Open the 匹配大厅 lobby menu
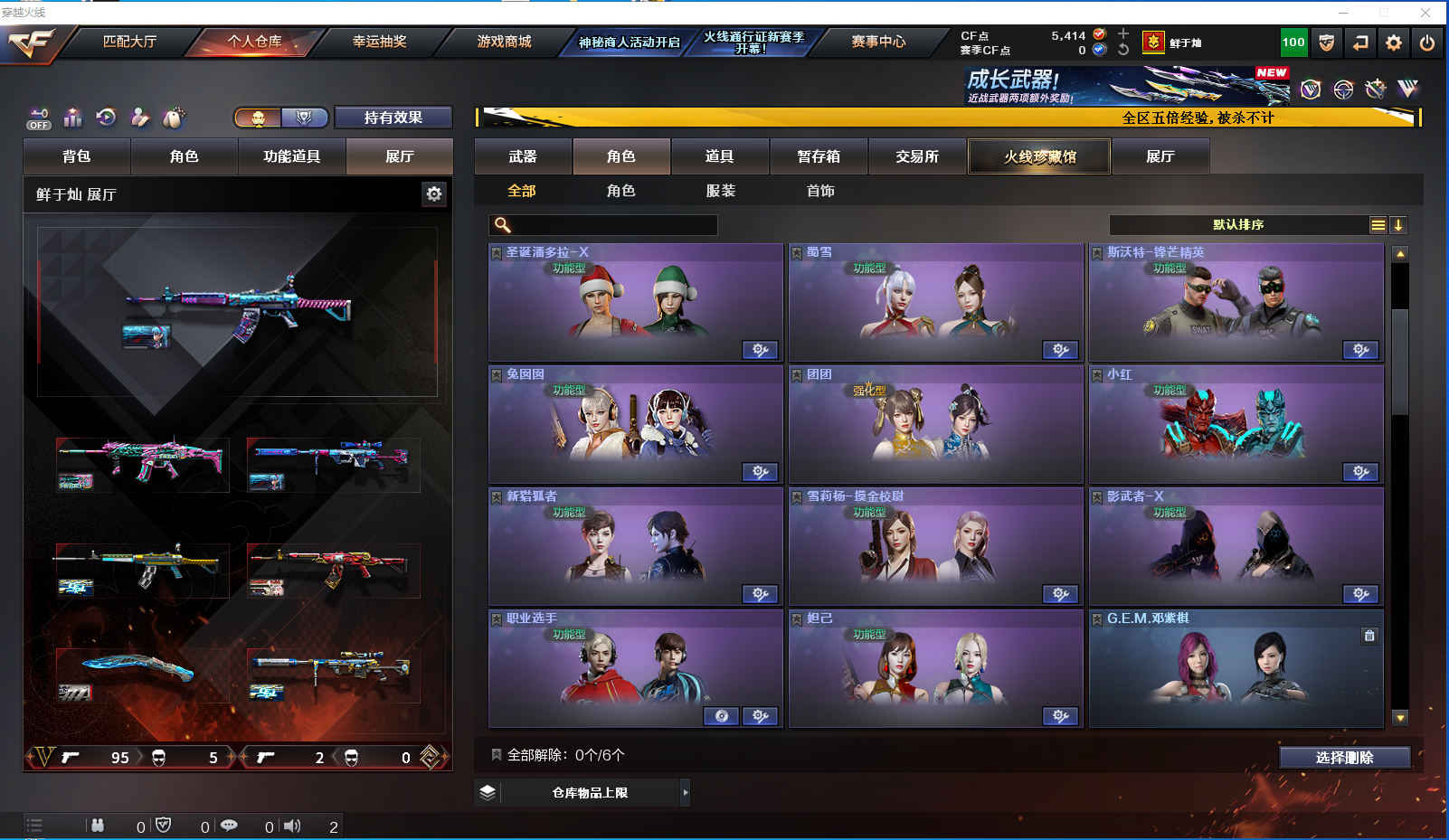 tap(129, 42)
